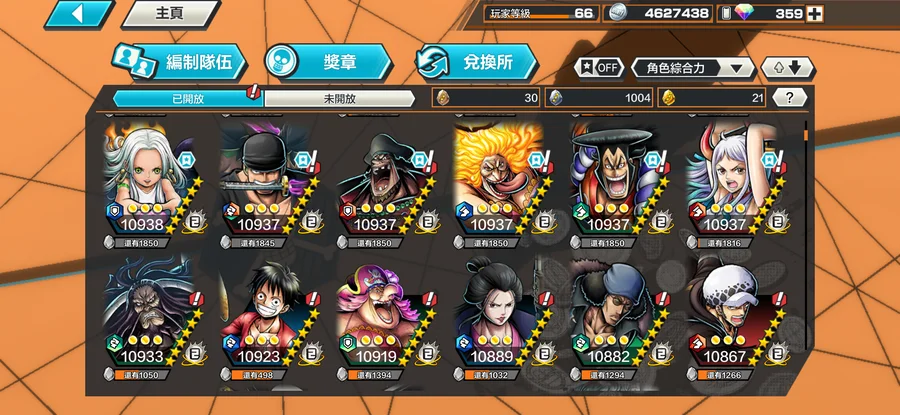Open the 兌換所 exchange shop

(x=474, y=62)
